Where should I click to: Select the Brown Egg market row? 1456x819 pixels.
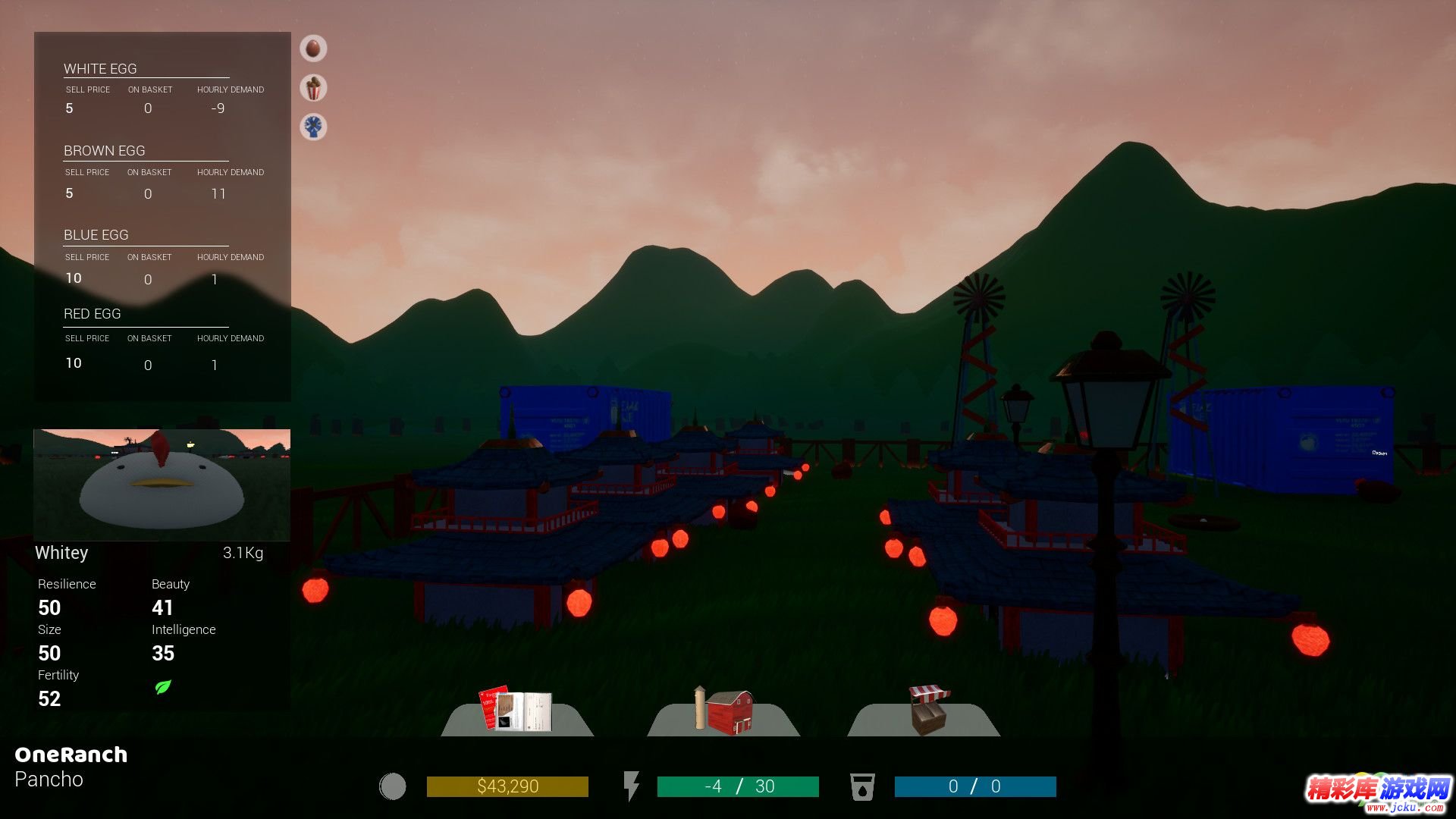(162, 172)
